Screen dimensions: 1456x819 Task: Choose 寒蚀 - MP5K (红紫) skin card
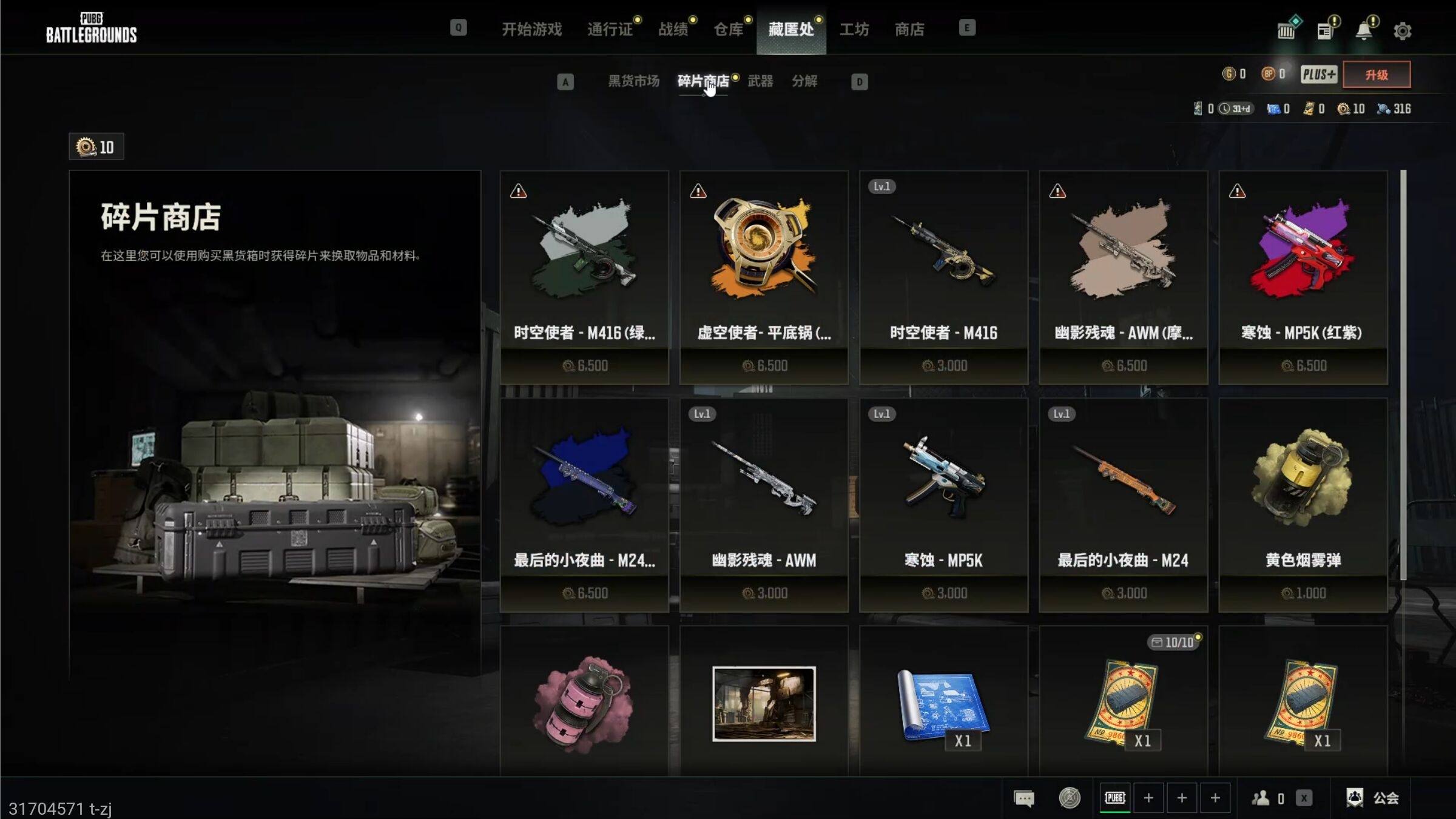[1303, 277]
